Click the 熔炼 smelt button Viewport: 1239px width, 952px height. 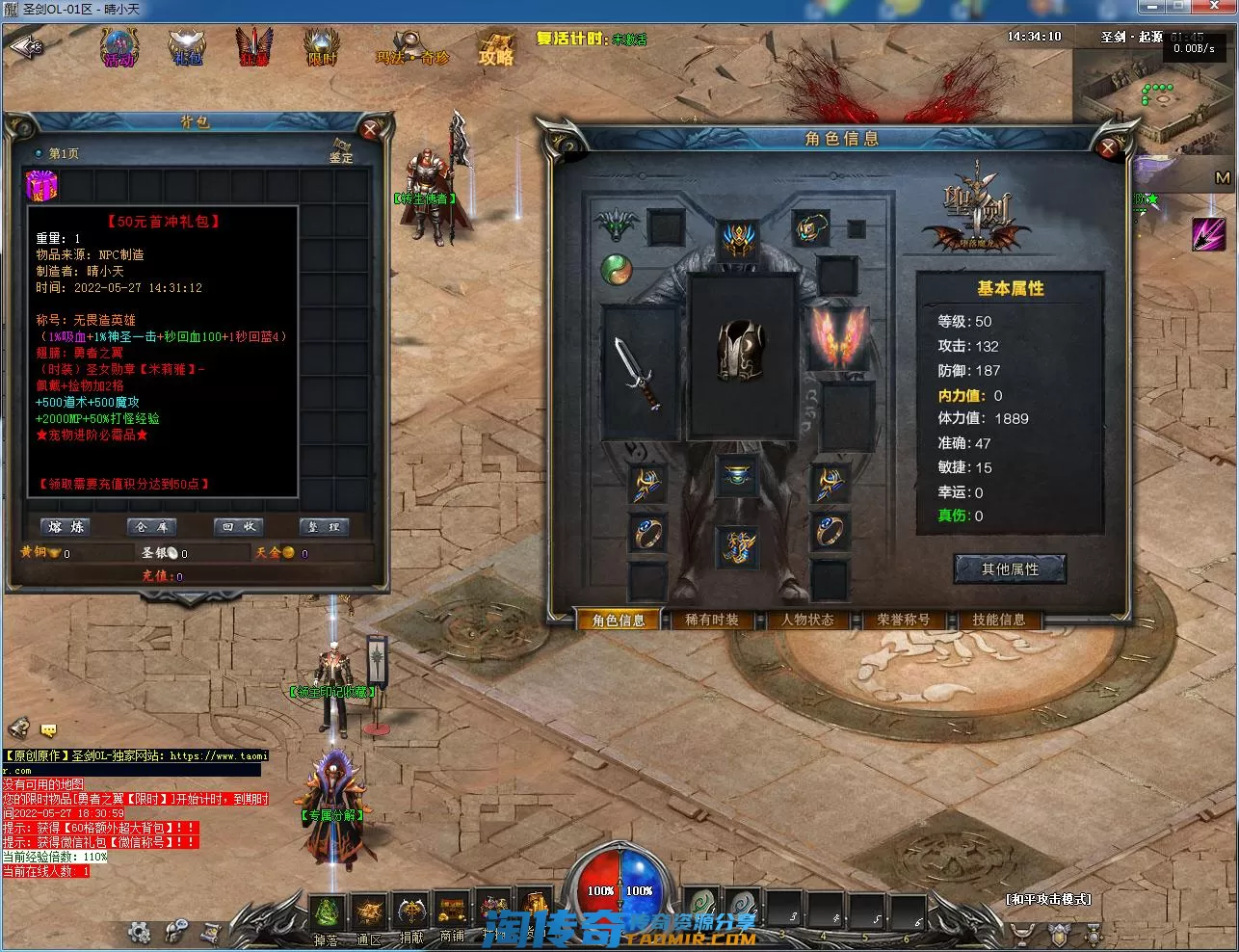click(66, 527)
